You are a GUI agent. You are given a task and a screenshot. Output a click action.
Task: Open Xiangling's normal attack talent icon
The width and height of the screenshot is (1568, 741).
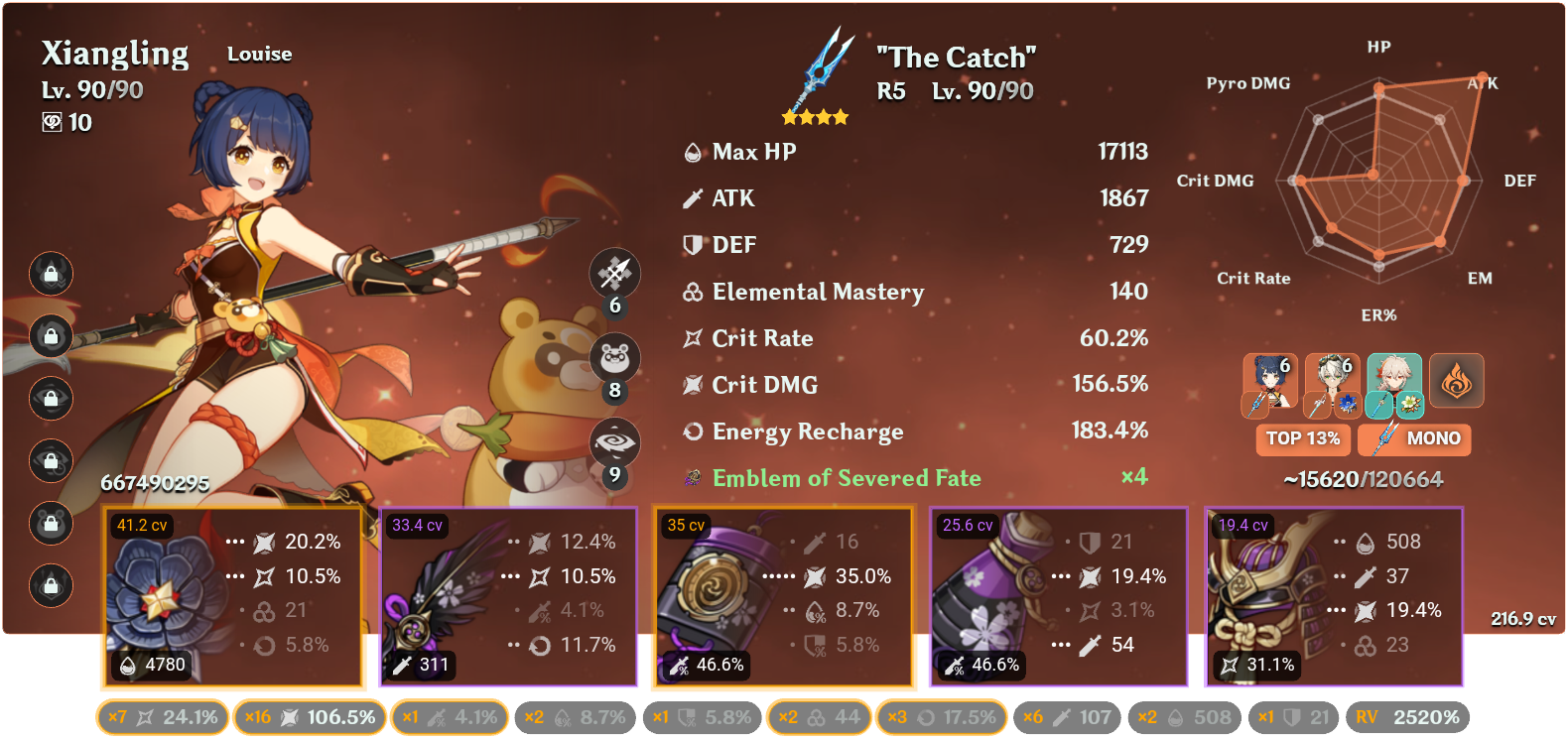[613, 274]
